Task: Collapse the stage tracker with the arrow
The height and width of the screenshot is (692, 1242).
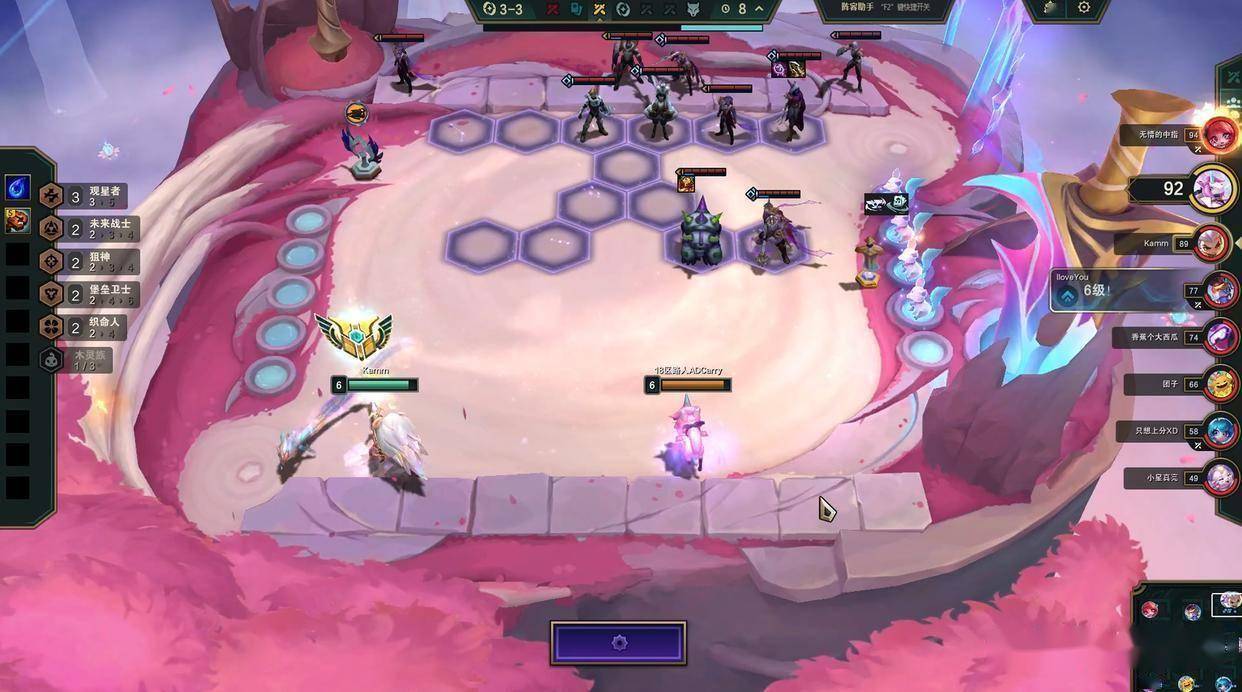Action: (759, 9)
